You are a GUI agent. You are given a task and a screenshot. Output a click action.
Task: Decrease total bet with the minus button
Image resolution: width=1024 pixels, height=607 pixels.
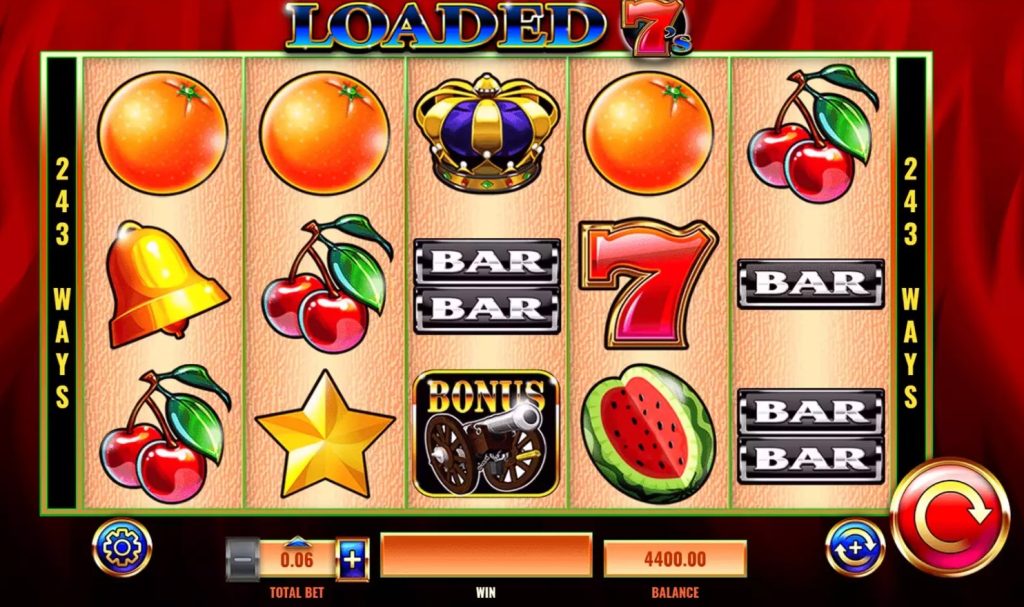coord(243,559)
